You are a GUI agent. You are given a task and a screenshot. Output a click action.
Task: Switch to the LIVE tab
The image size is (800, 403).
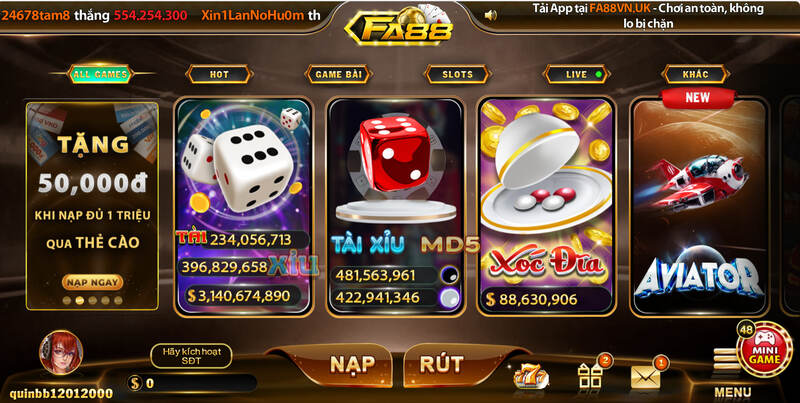point(576,74)
